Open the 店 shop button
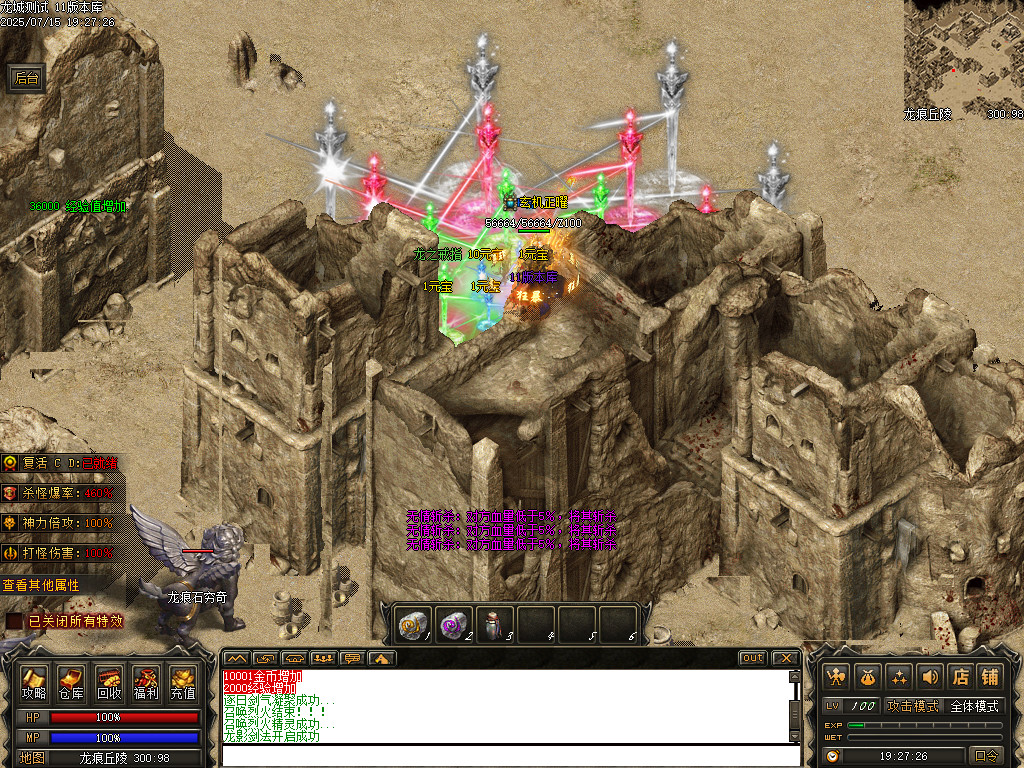 (960, 676)
